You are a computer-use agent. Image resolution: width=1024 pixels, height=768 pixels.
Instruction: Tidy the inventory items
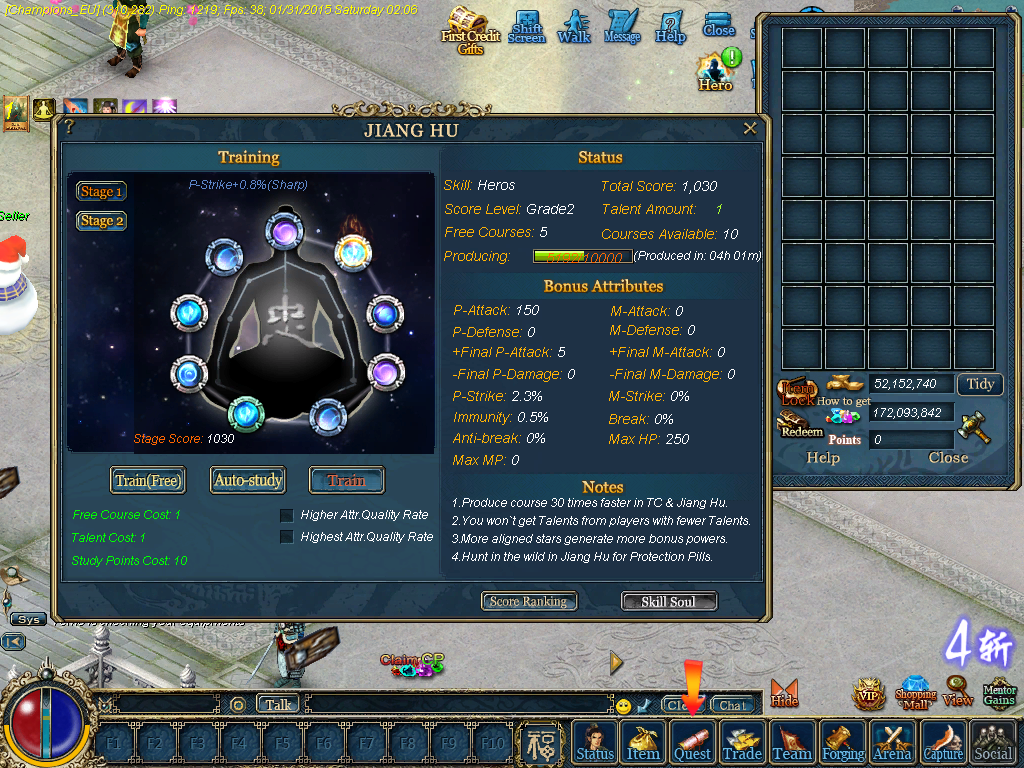[980, 384]
